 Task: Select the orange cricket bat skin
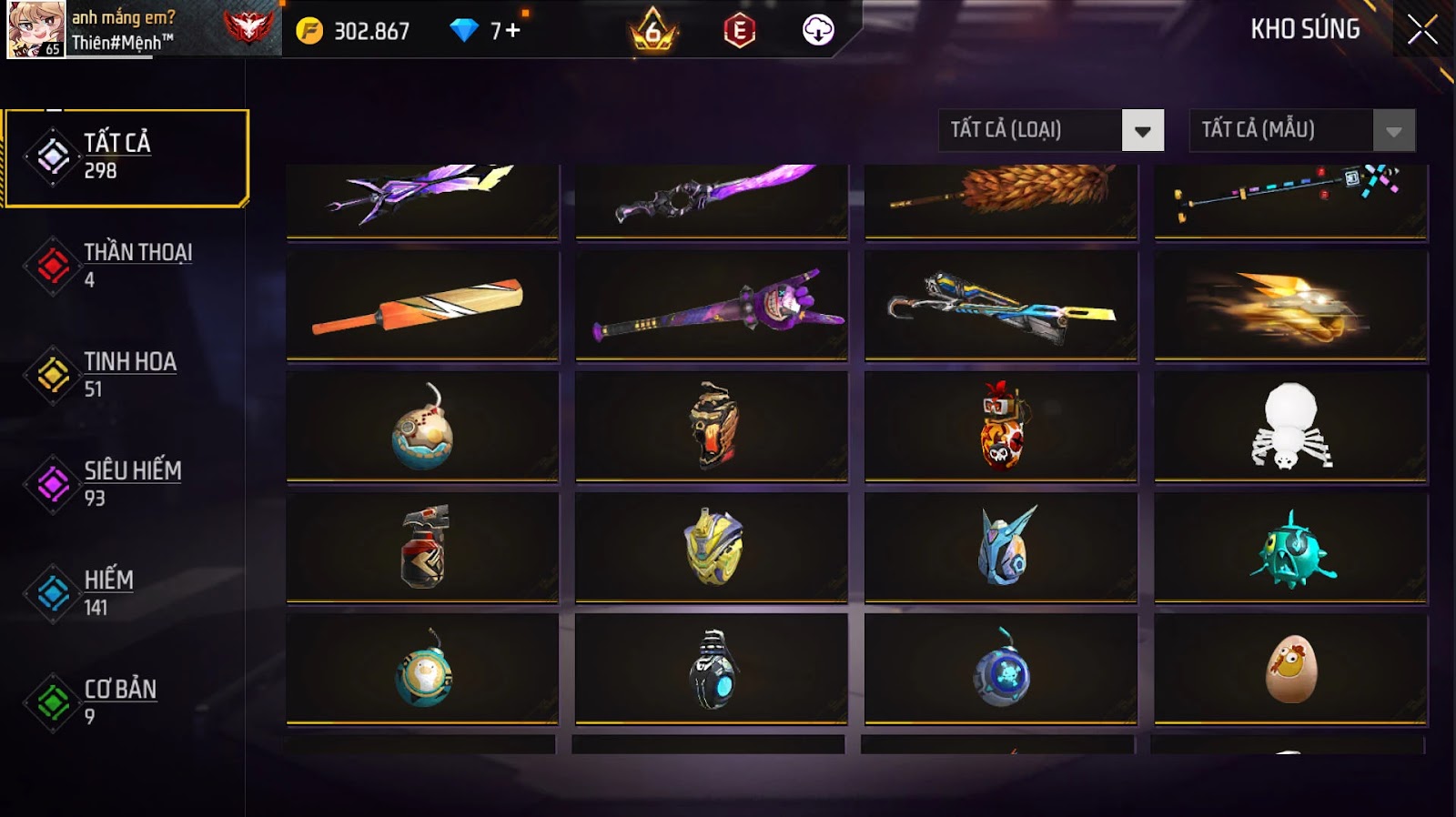[x=422, y=306]
